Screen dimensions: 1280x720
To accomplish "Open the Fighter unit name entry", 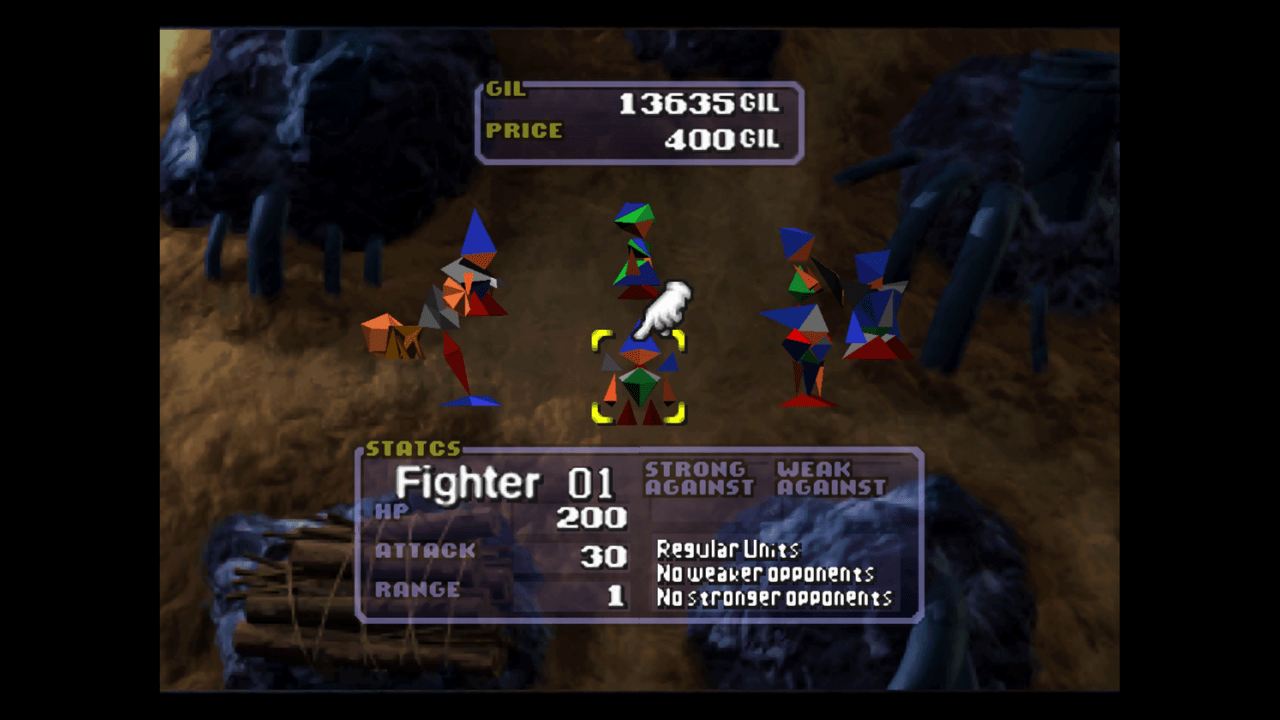I will (x=468, y=483).
